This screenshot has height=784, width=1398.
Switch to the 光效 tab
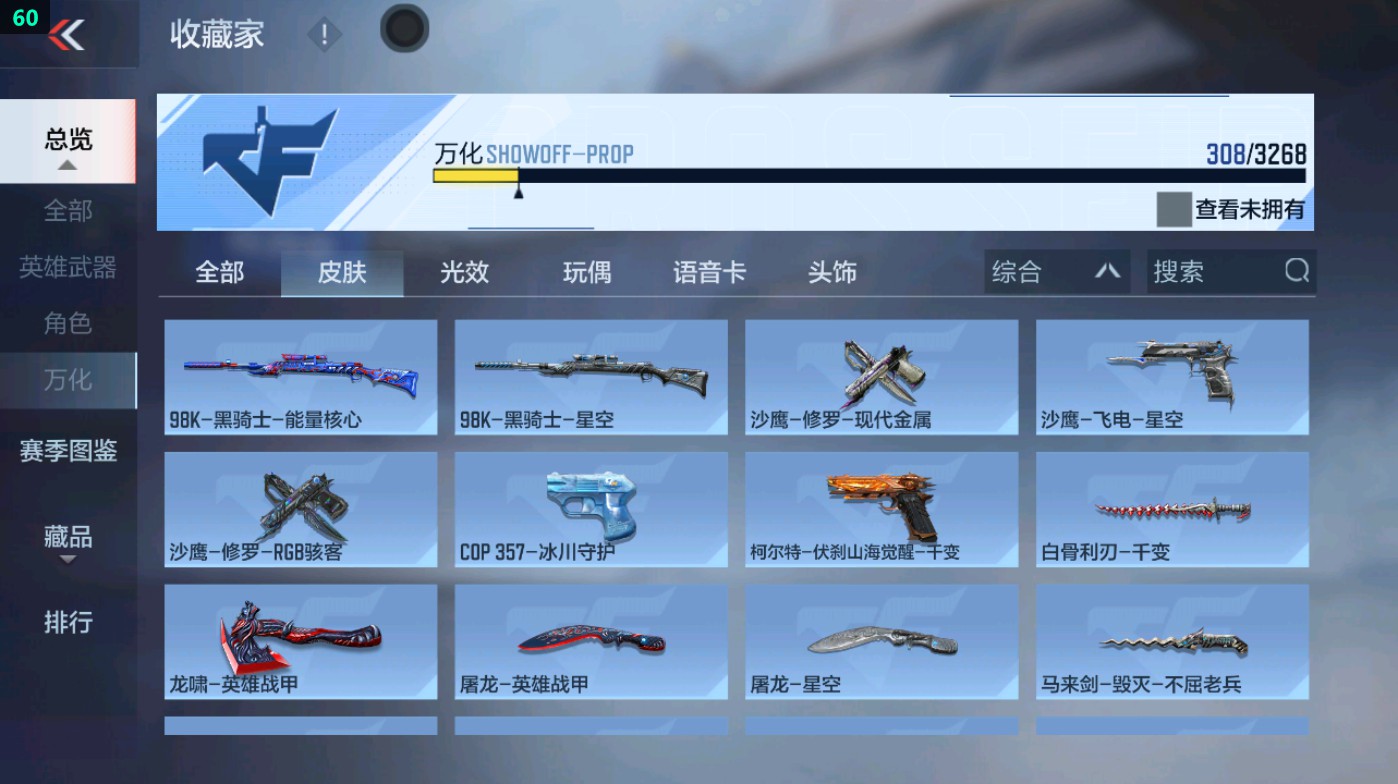(x=463, y=271)
